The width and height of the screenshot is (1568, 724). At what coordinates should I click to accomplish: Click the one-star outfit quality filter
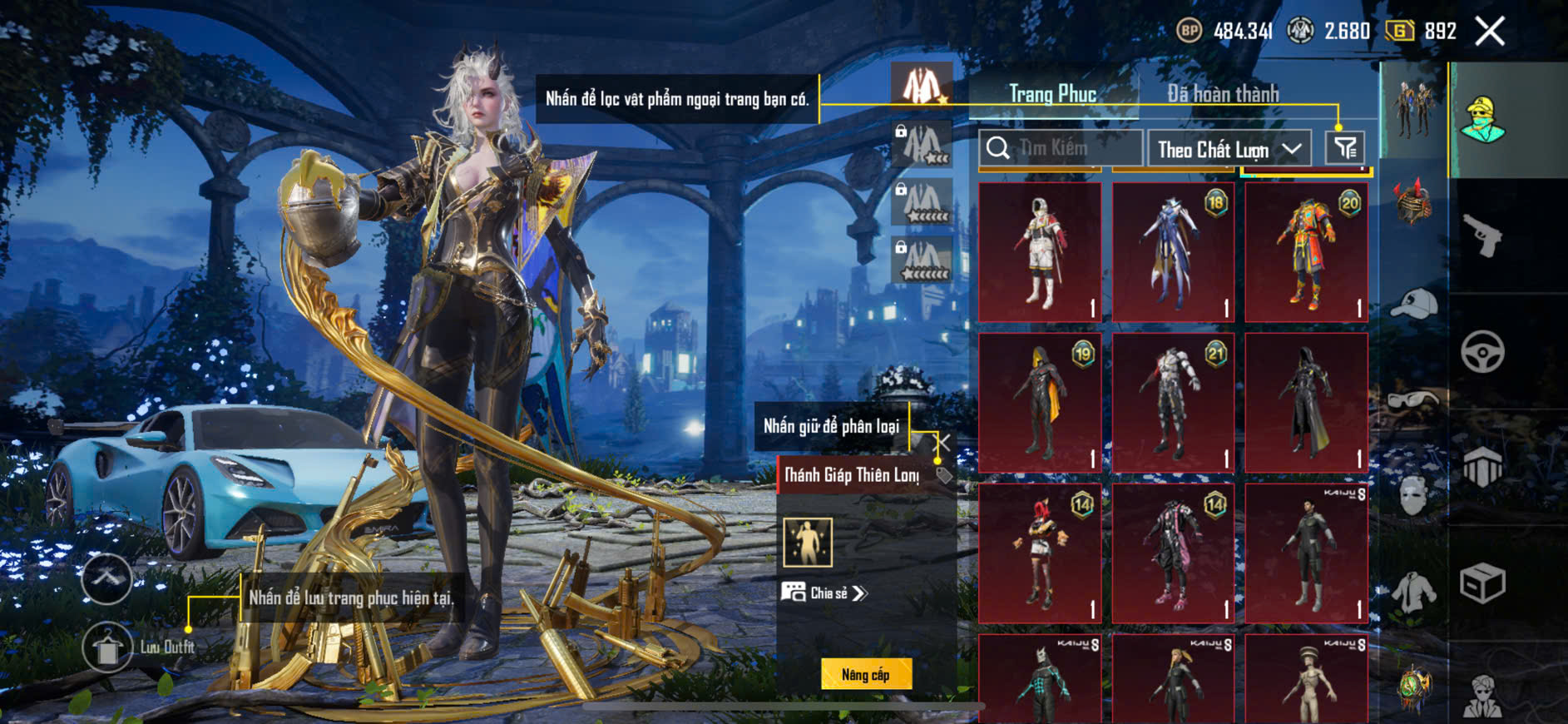pos(922,85)
